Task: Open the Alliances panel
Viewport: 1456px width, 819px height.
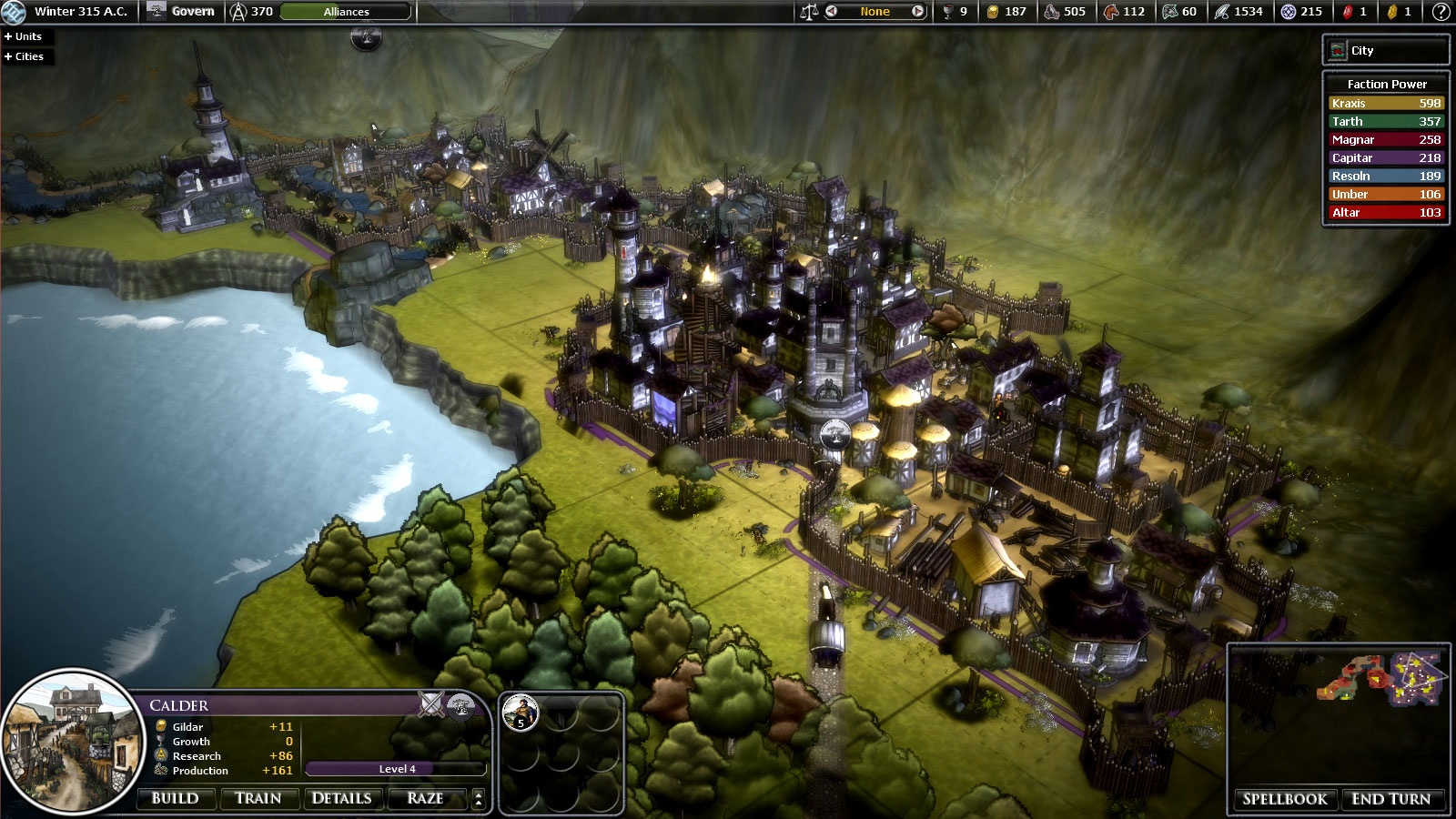Action: click(x=346, y=12)
